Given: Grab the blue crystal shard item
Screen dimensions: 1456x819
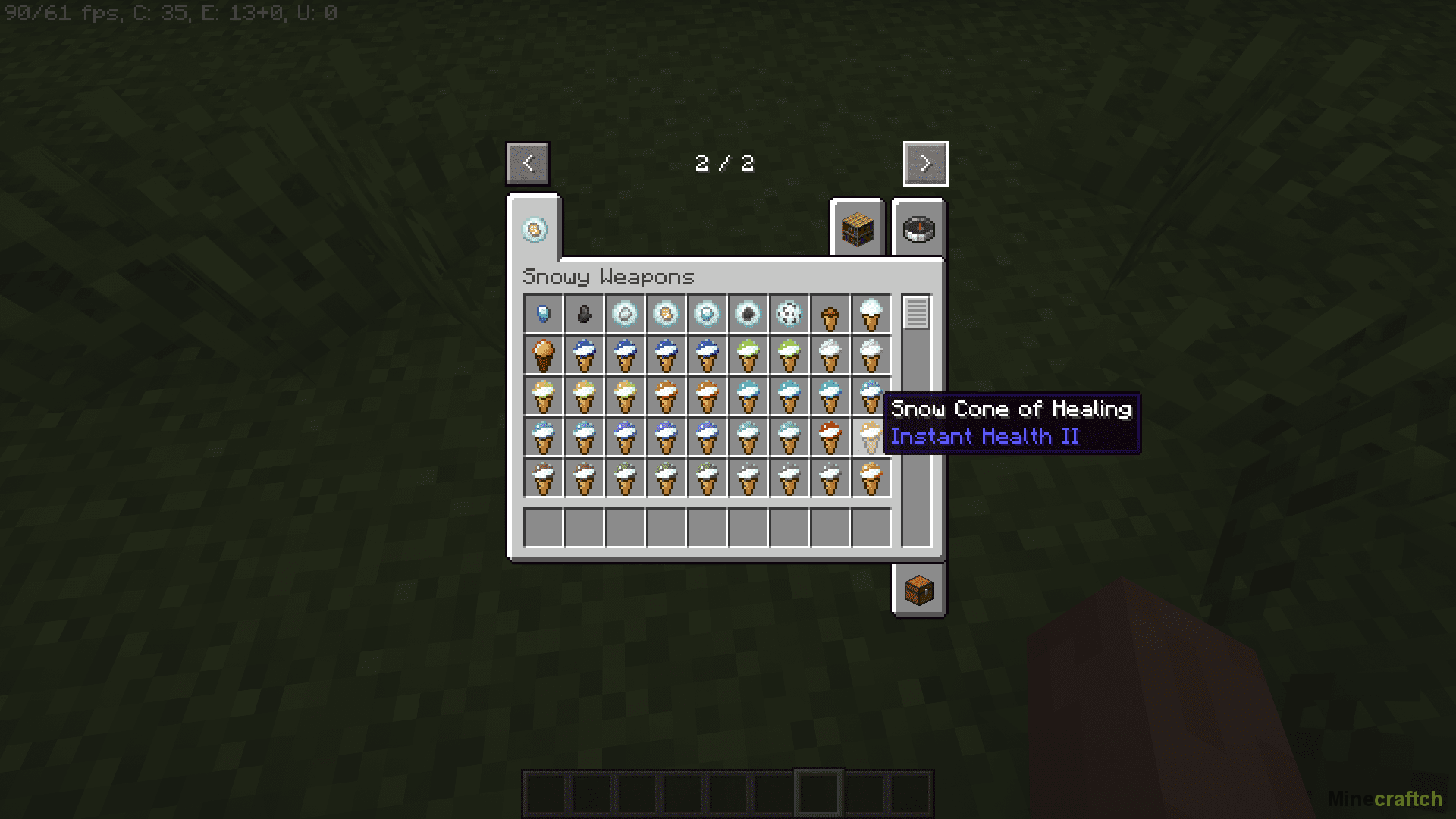Looking at the screenshot, I should pyautogui.click(x=544, y=314).
